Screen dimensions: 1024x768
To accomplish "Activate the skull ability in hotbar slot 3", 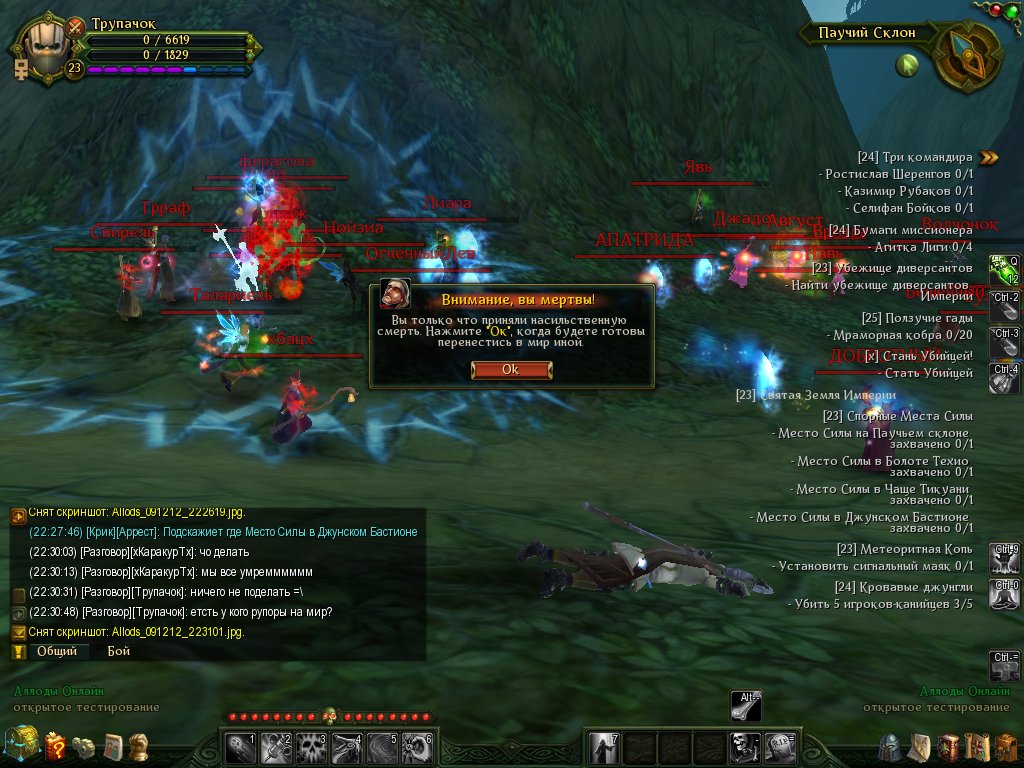I will (x=309, y=746).
